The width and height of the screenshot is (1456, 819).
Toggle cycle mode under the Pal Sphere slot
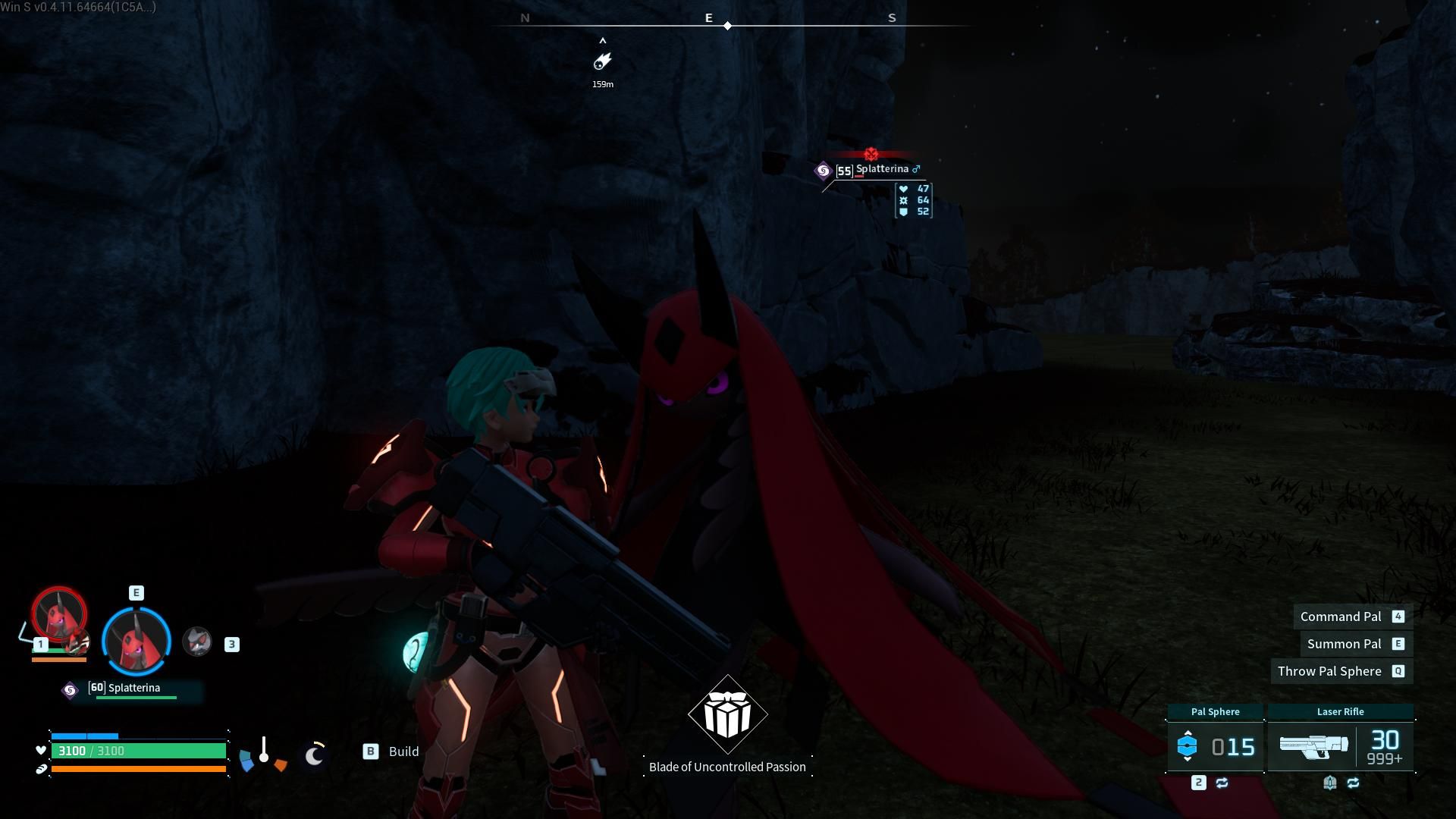point(1222,783)
